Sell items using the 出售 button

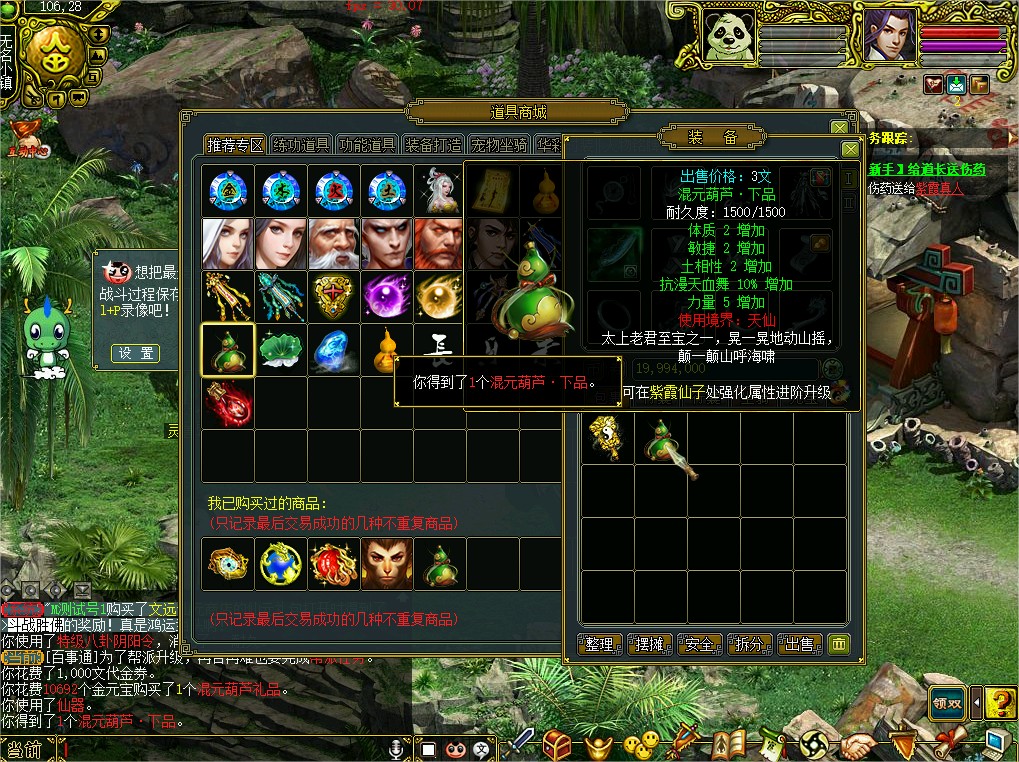tap(798, 645)
